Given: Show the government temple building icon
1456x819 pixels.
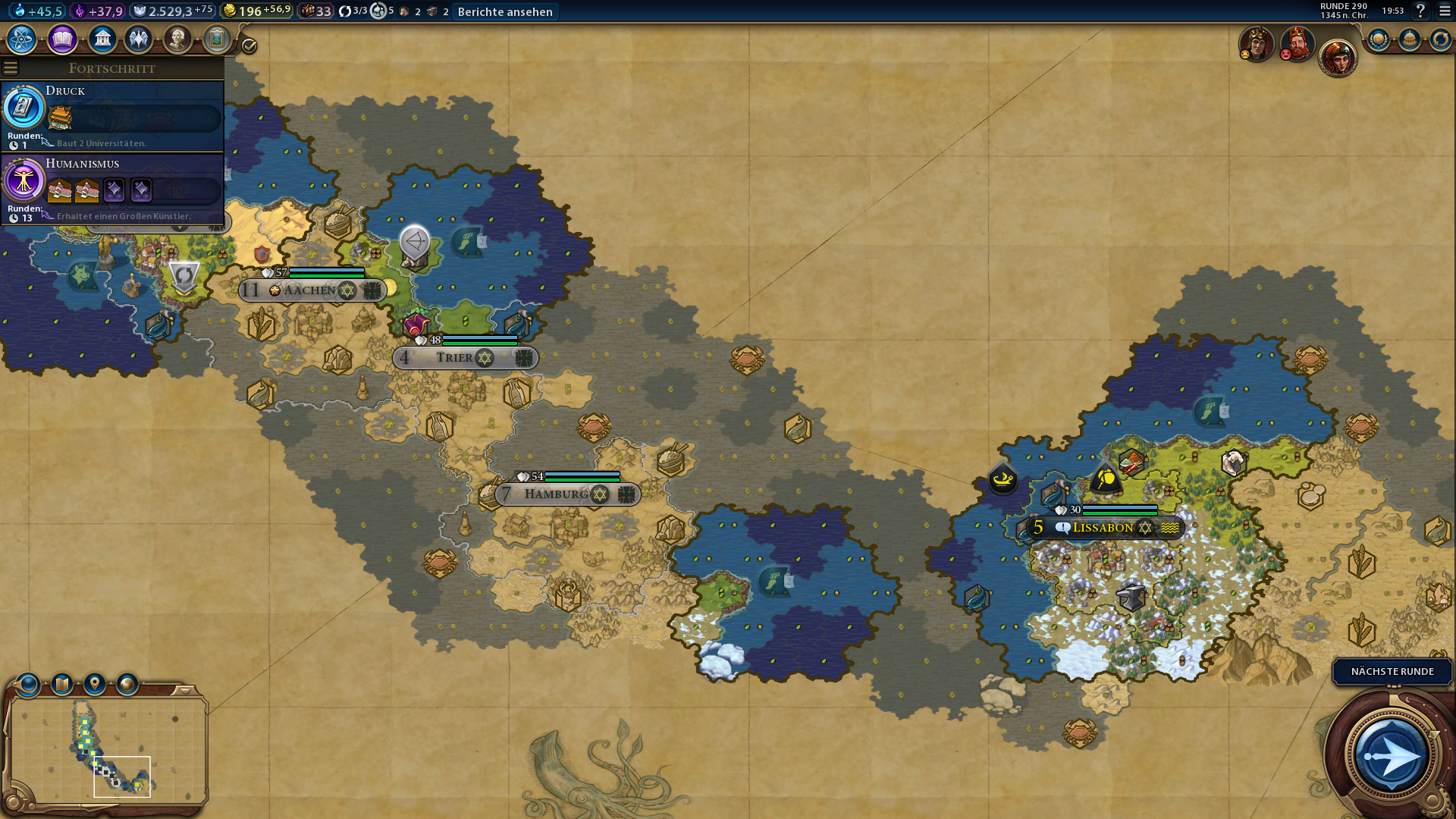Looking at the screenshot, I should (x=102, y=39).
